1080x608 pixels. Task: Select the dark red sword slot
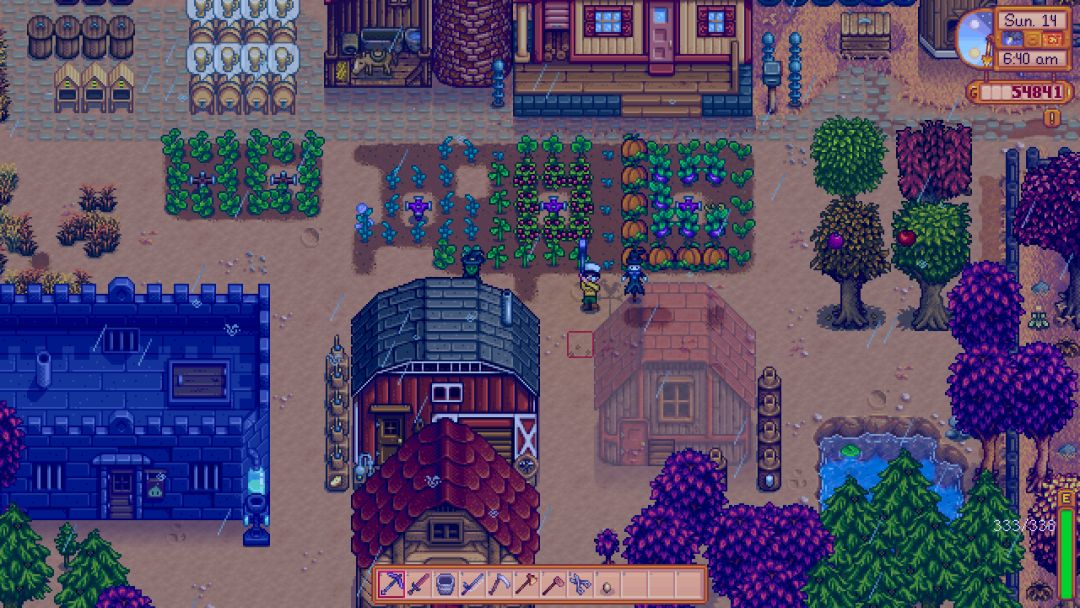418,584
